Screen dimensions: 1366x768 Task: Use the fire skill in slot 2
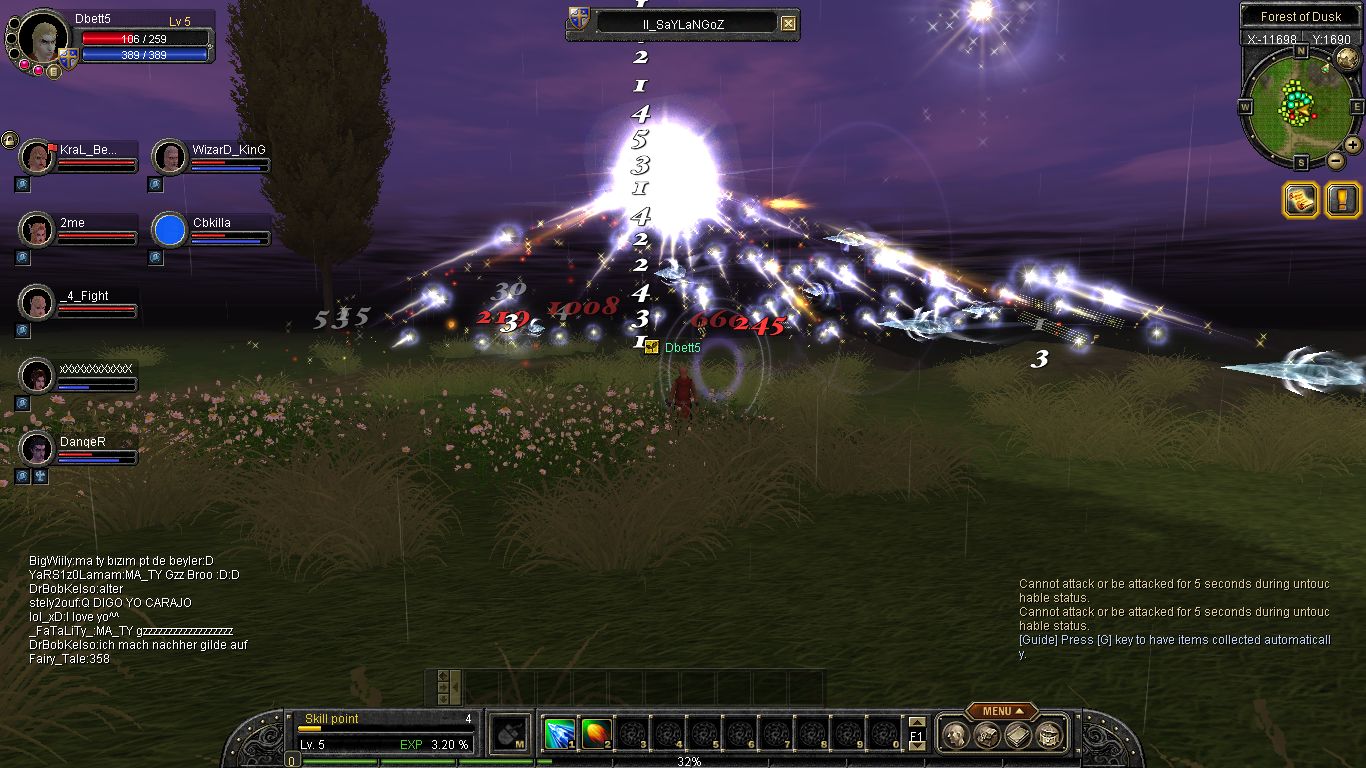(x=596, y=734)
